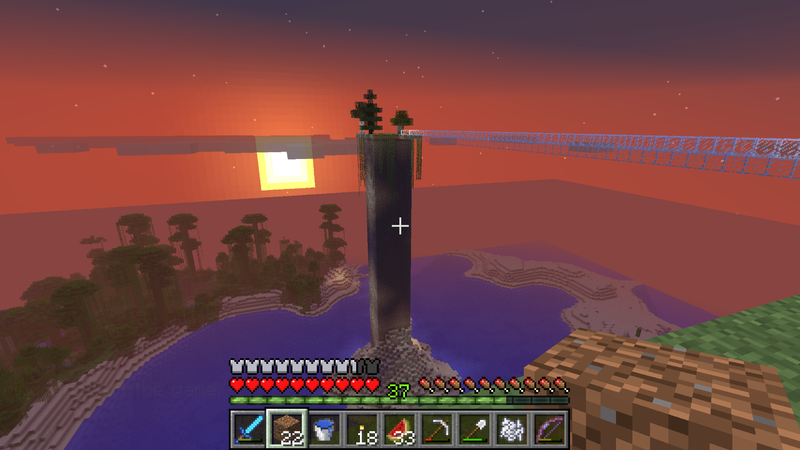800x450 pixels.
Task: Select the dirt block stack slot
Action: pyautogui.click(x=285, y=430)
